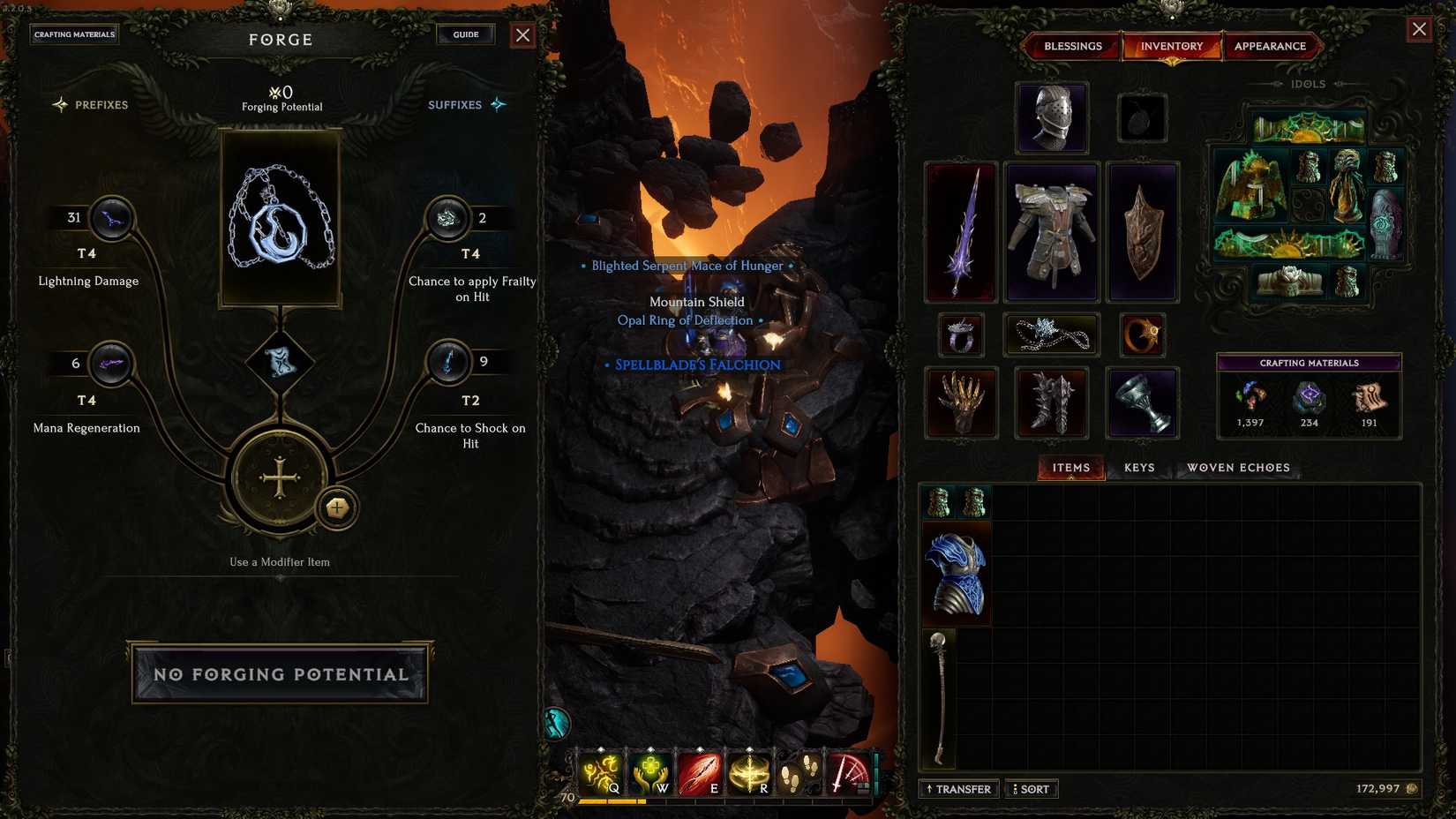
Task: Click the chalice in the relic slot
Action: click(x=1143, y=403)
